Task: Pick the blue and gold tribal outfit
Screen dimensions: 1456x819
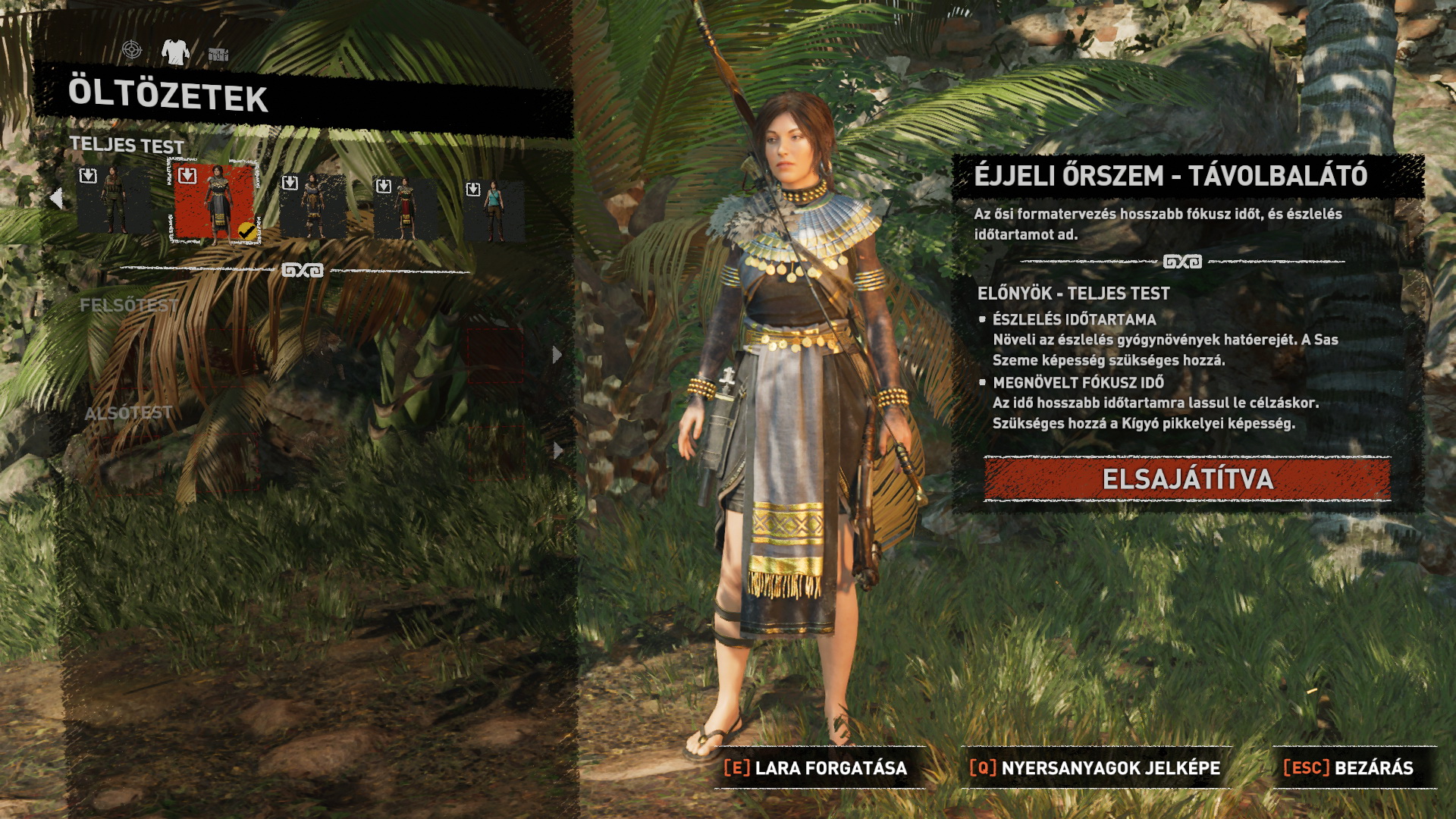Action: tap(312, 205)
